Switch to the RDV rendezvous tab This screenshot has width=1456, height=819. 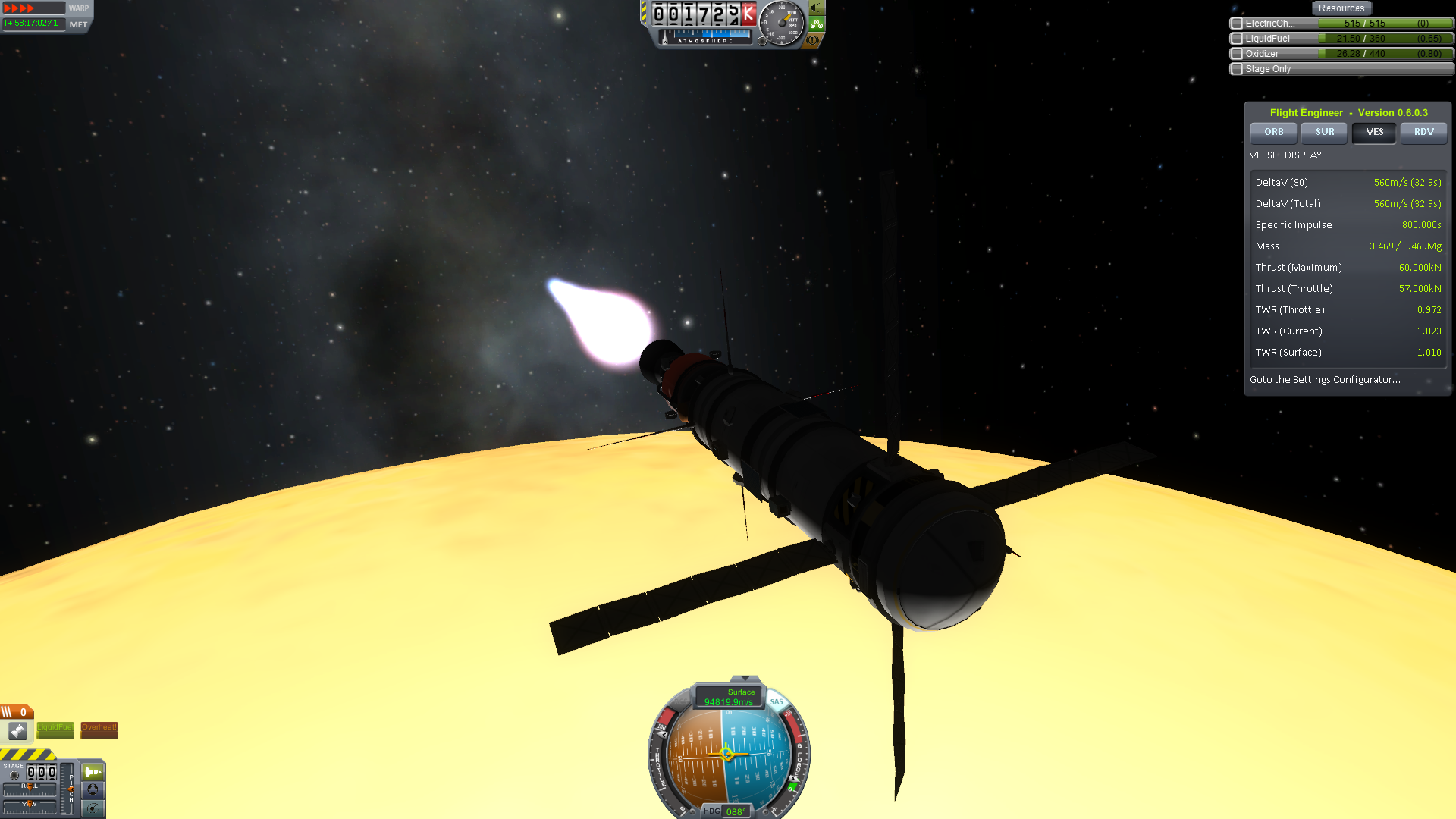(x=1423, y=132)
